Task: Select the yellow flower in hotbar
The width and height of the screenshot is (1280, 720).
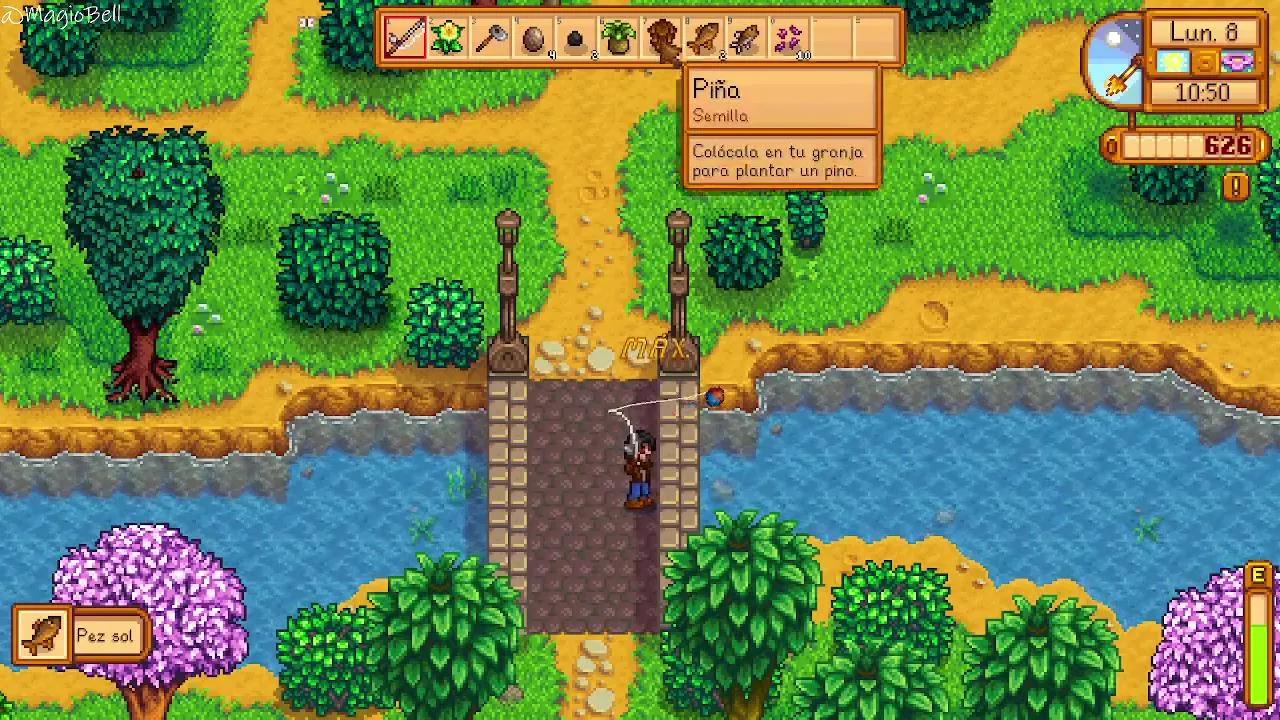Action: [x=448, y=39]
